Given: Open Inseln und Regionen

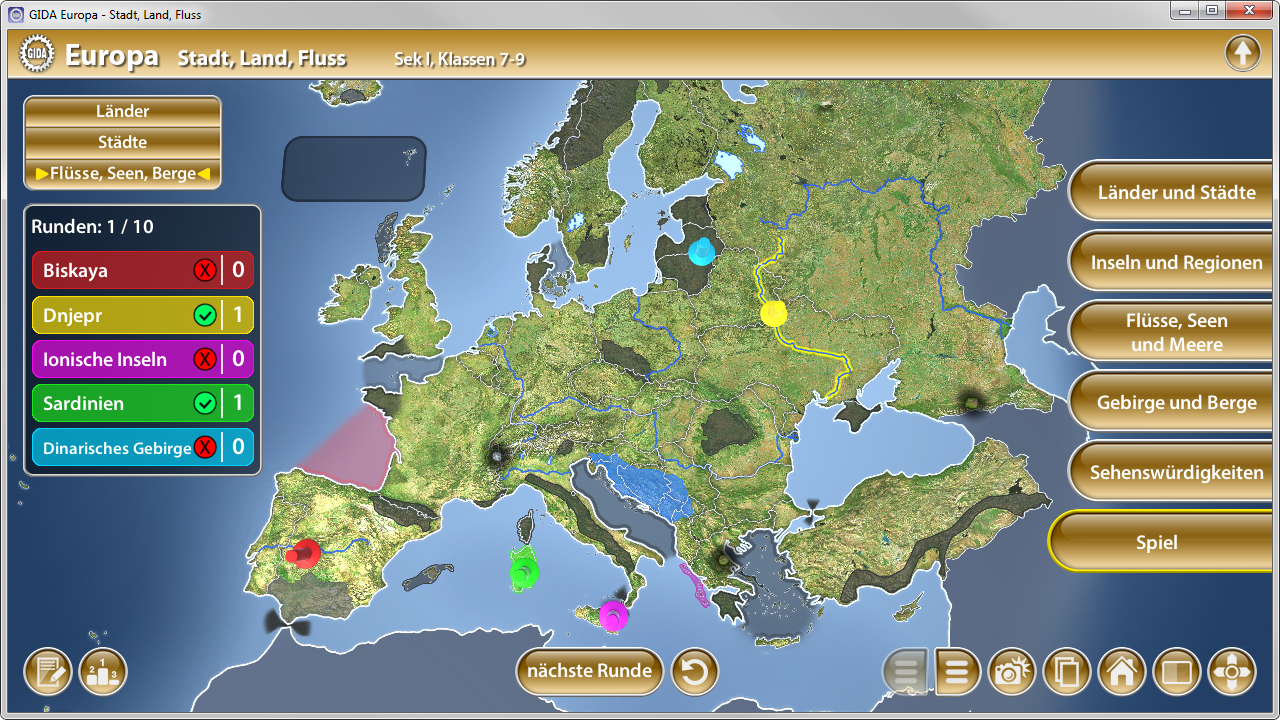Looking at the screenshot, I should pos(1170,261).
